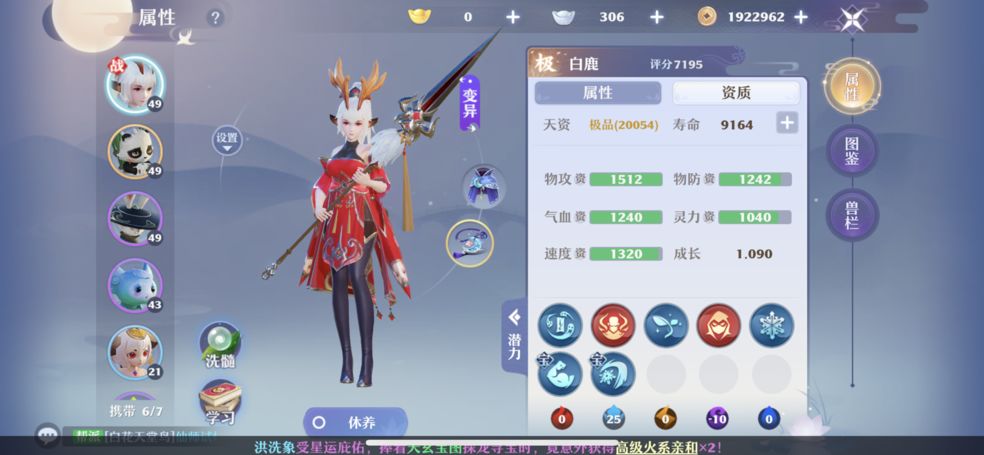Select the red skull skill icon
Image resolution: width=984 pixels, height=455 pixels.
(613, 325)
